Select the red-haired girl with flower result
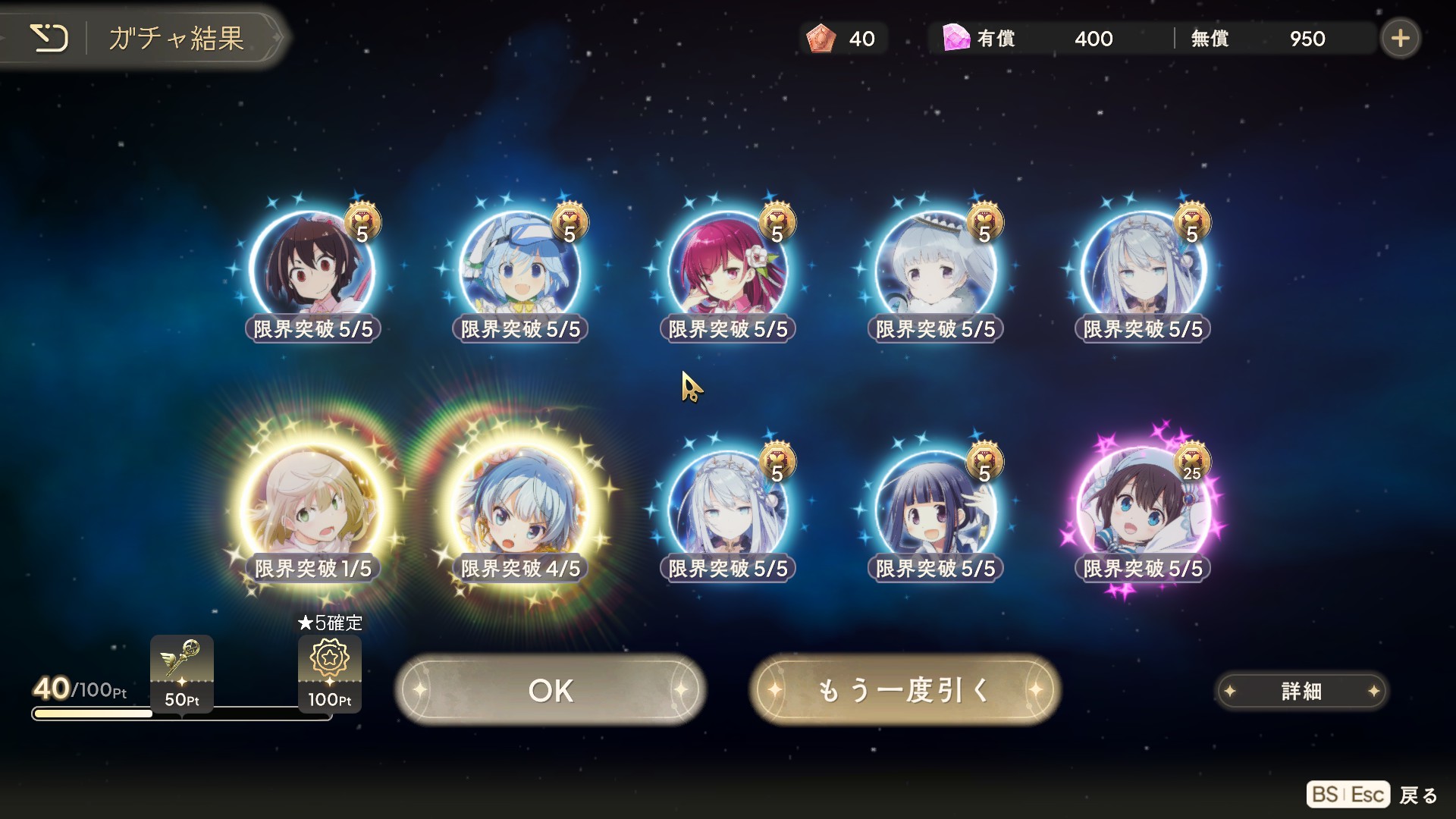1456x819 pixels. 728,269
